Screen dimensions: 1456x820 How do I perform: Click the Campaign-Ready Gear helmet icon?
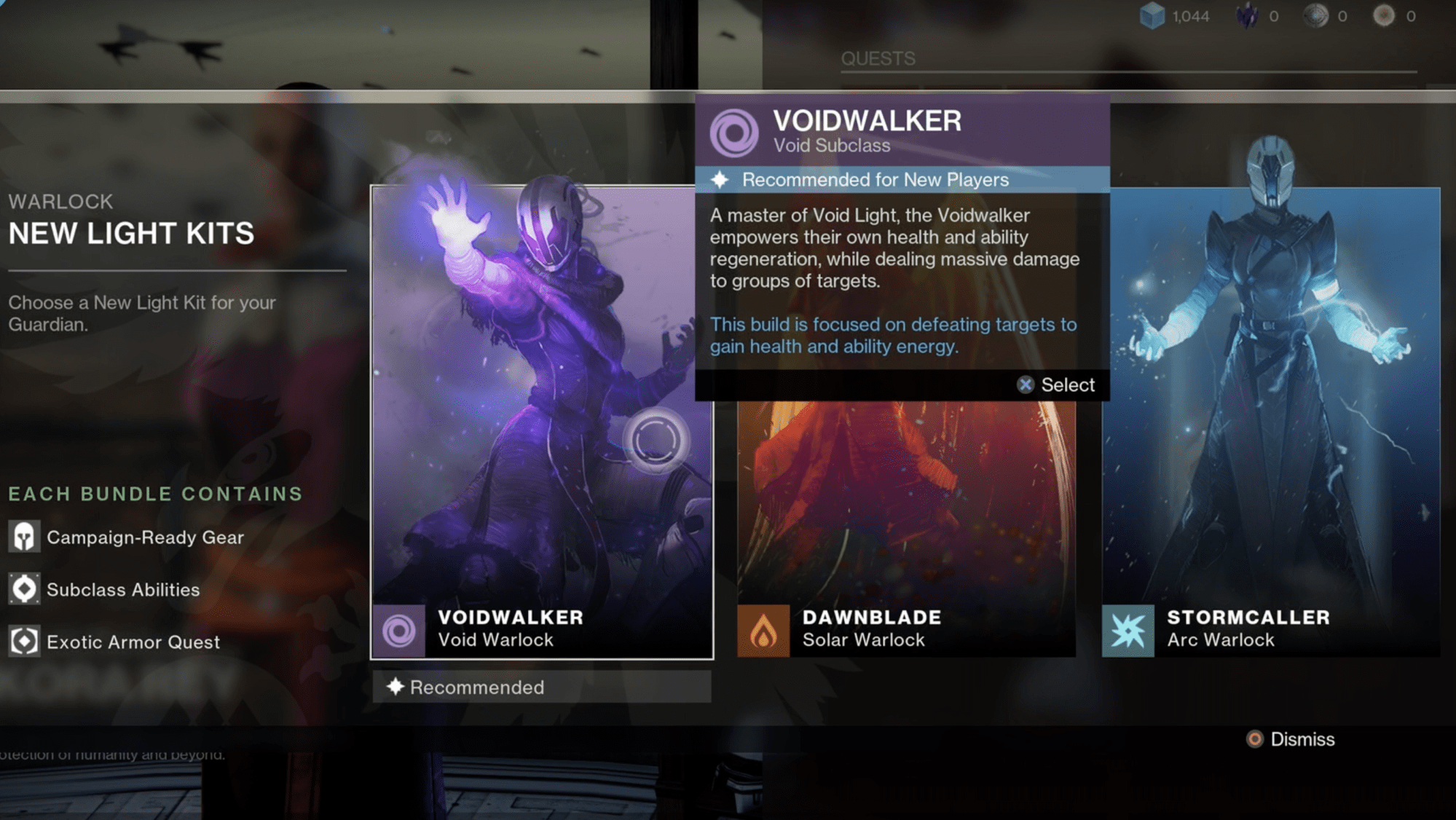[25, 537]
